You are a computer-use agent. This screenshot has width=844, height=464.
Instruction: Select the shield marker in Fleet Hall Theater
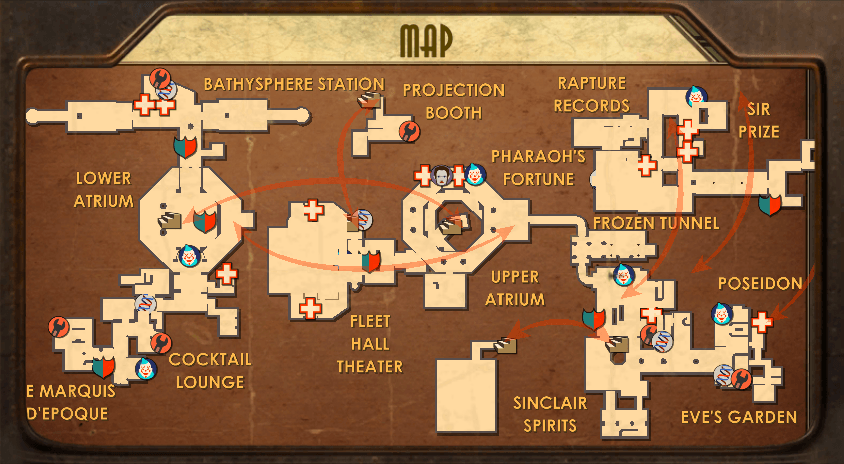[x=370, y=261]
